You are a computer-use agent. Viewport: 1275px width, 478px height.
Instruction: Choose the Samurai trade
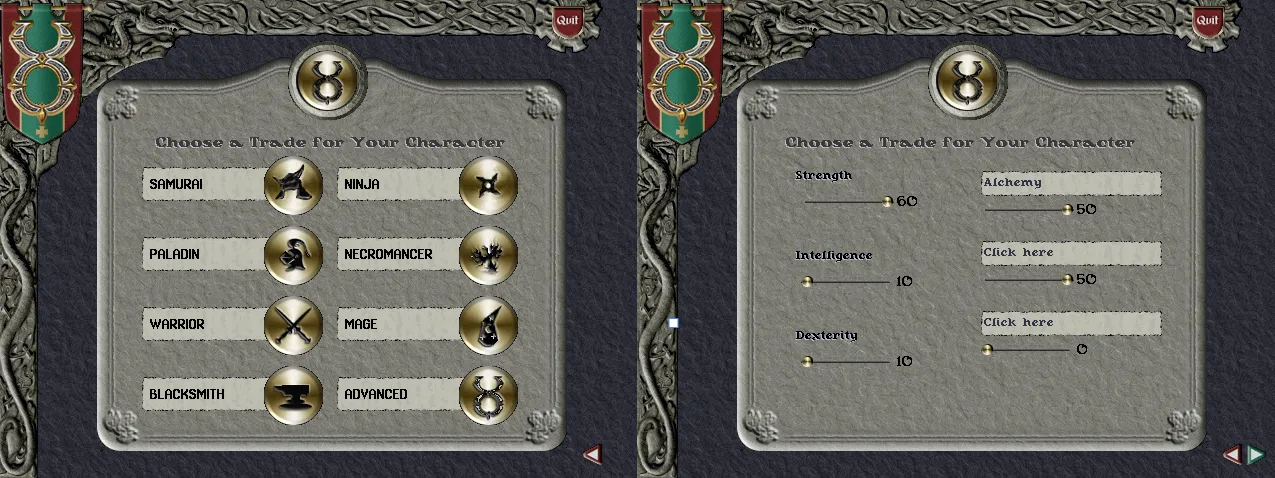[x=293, y=185]
